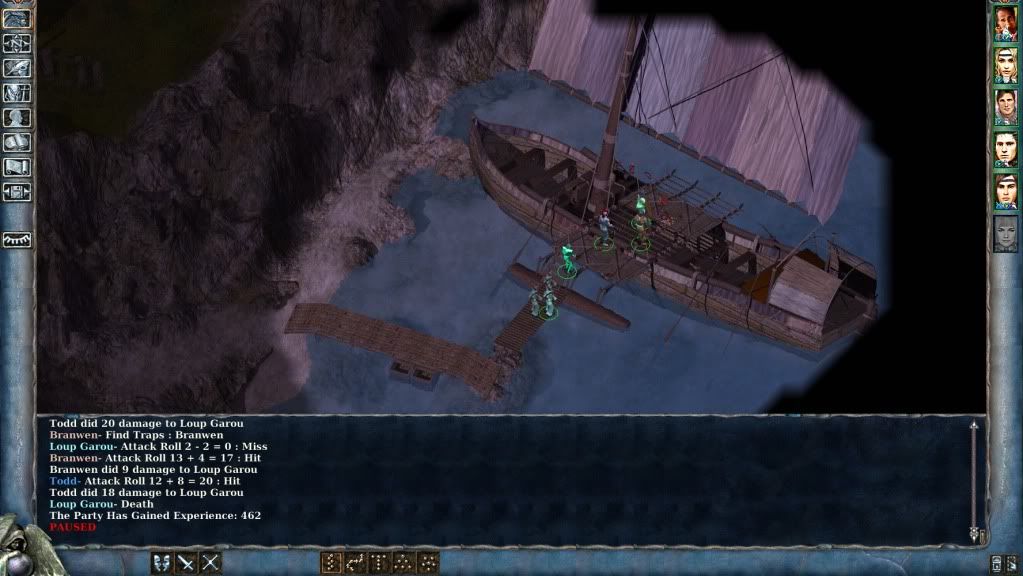Activate the crossed swords attack button

click(210, 563)
